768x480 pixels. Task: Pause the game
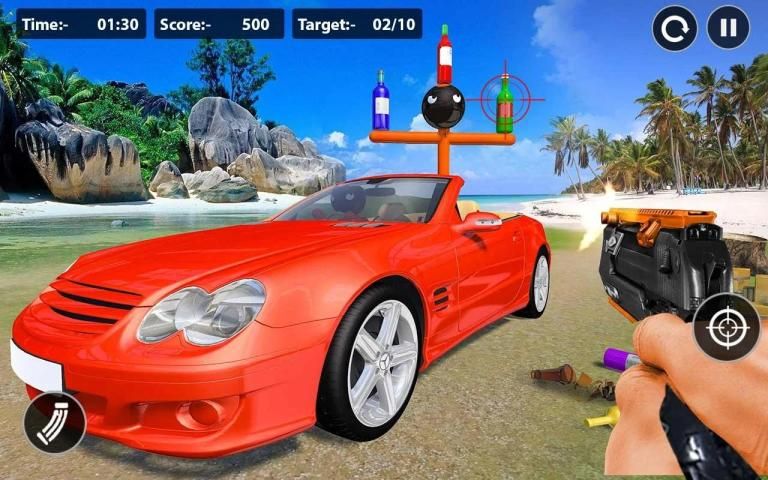[x=728, y=27]
